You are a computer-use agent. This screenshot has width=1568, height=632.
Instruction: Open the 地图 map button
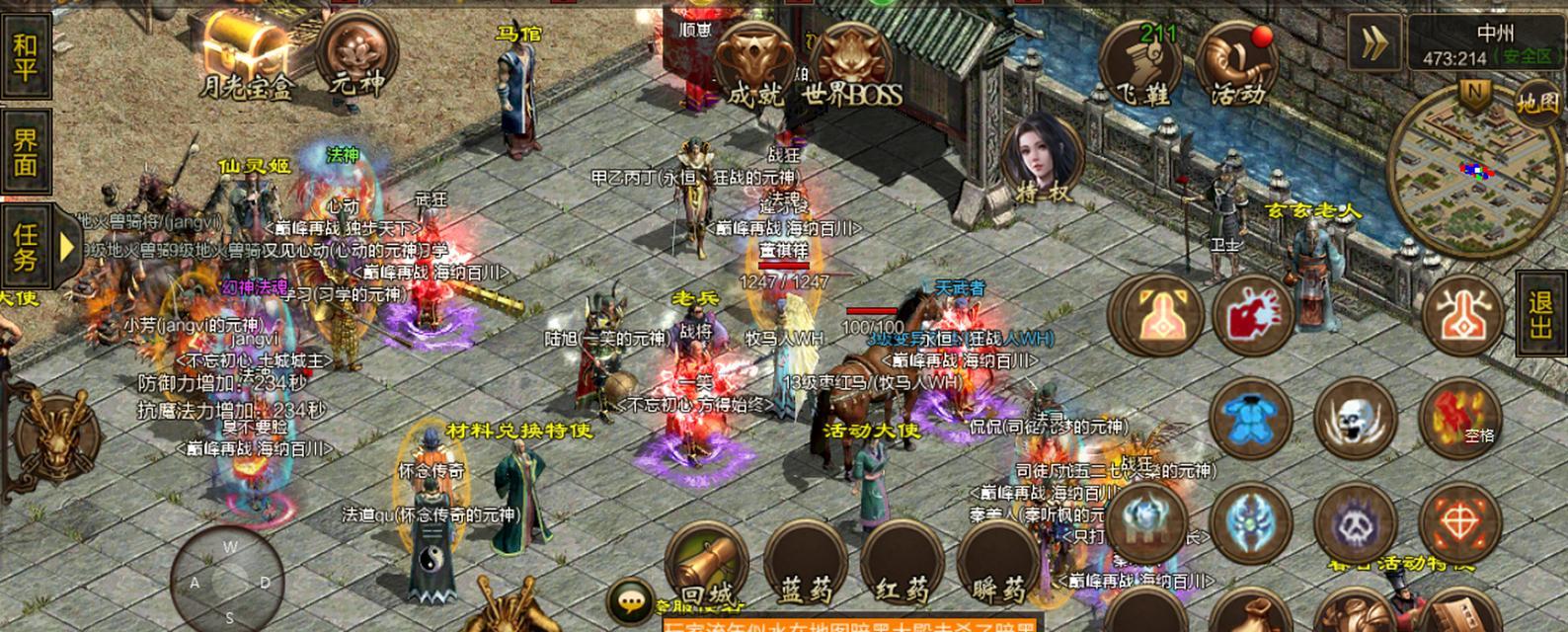[x=1538, y=103]
